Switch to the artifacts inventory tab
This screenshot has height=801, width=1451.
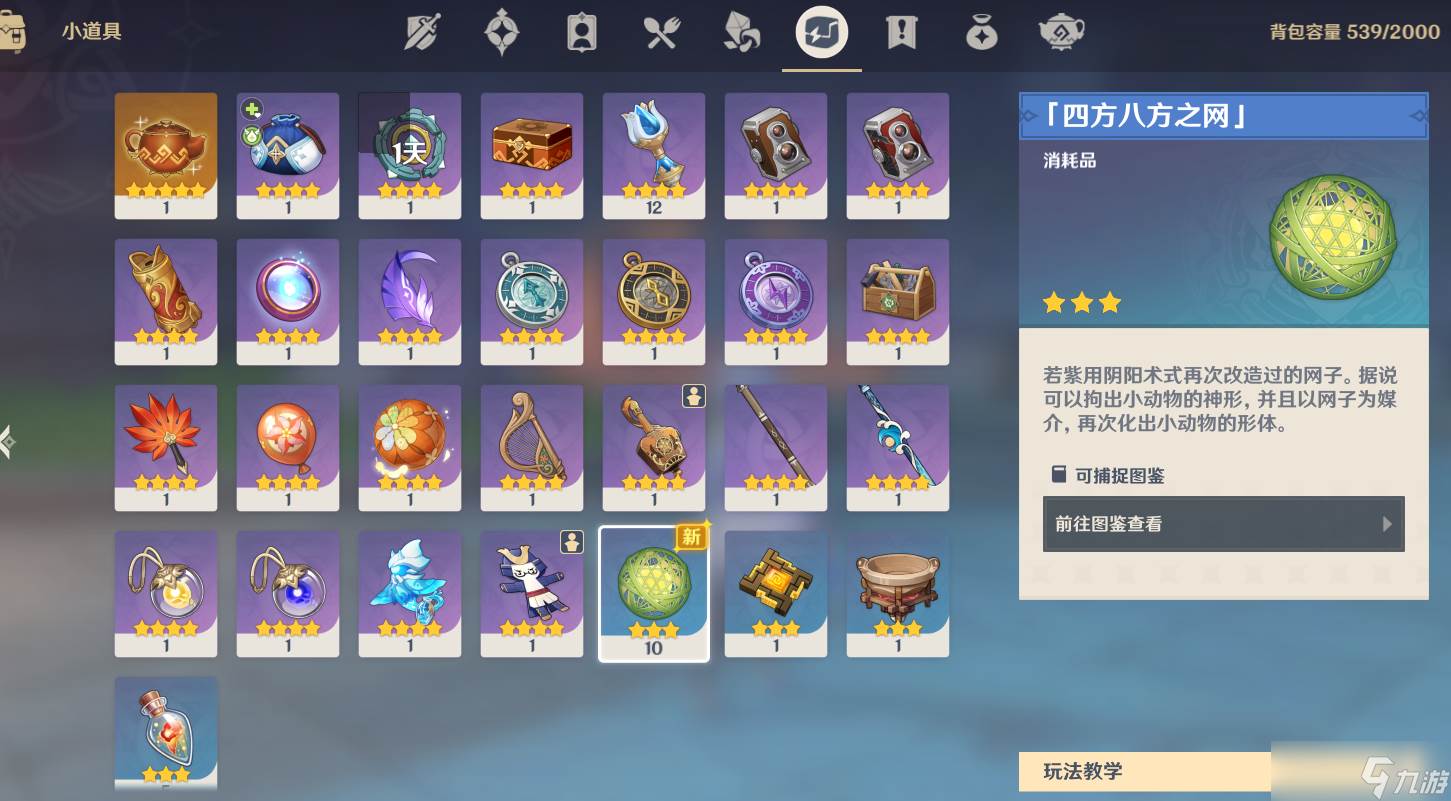tap(501, 33)
